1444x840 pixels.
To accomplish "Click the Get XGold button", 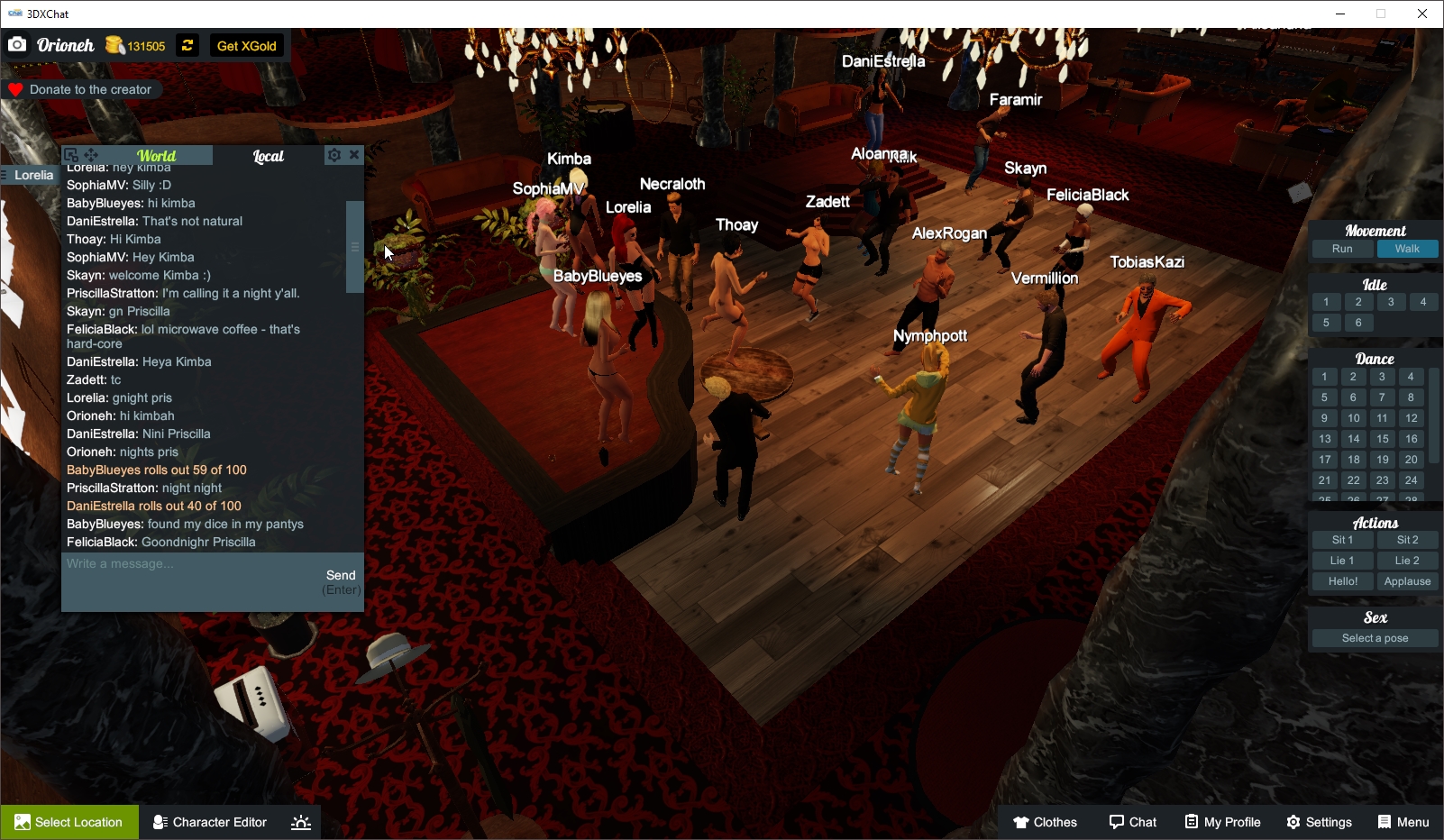I will click(x=246, y=45).
